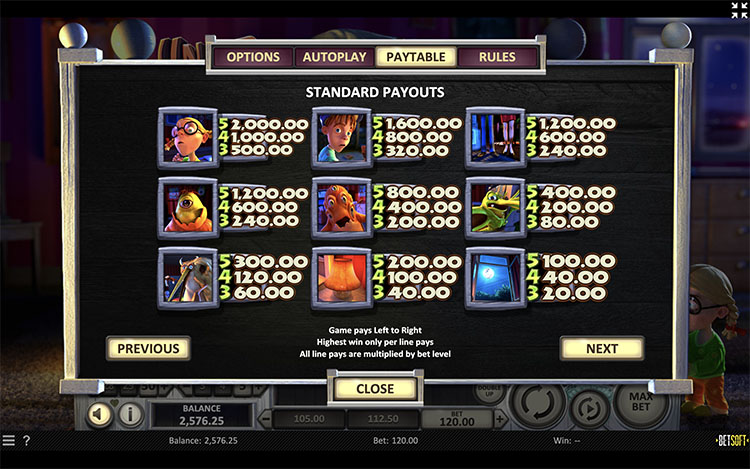
Task: Go to the previous paytable page
Action: 148,349
